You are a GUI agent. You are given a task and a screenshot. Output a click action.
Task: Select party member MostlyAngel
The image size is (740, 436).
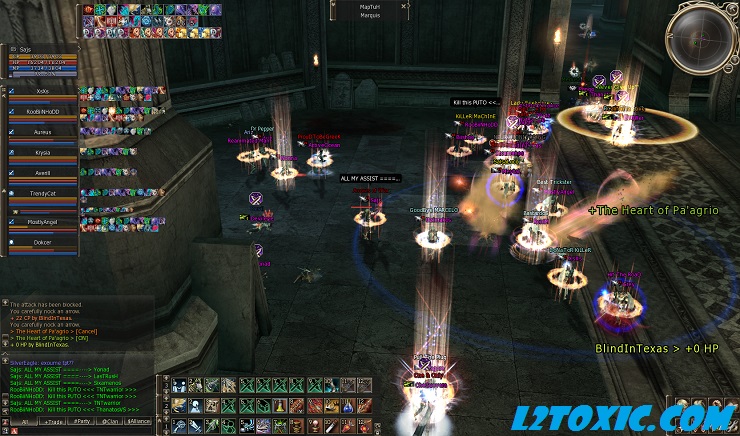(42, 221)
